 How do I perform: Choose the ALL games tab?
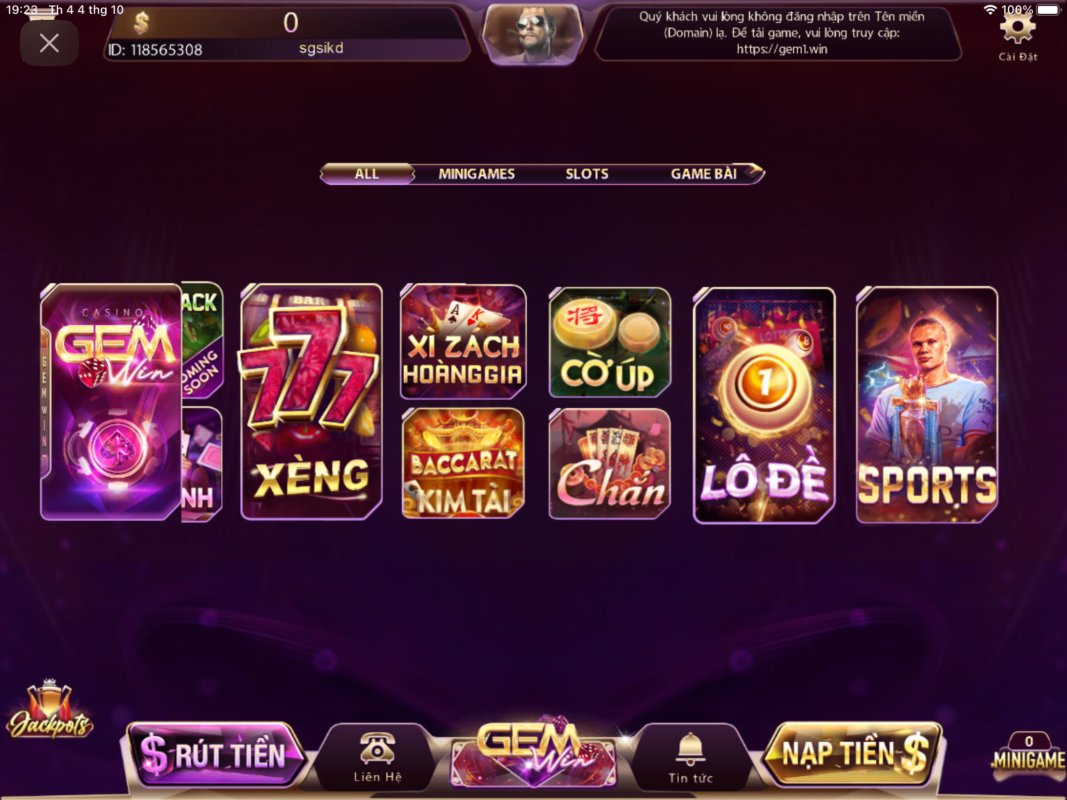367,174
